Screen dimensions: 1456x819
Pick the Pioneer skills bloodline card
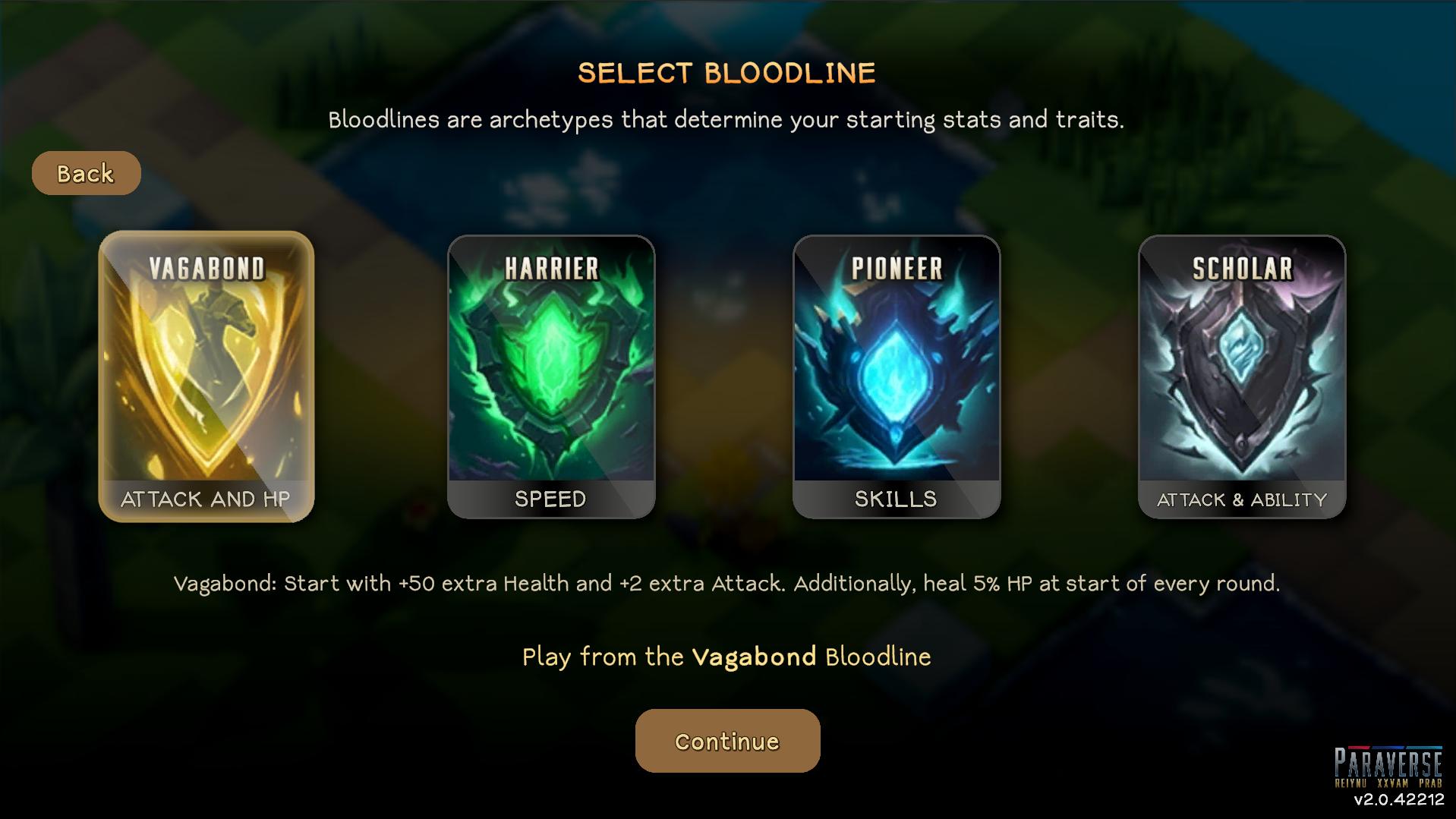(896, 376)
